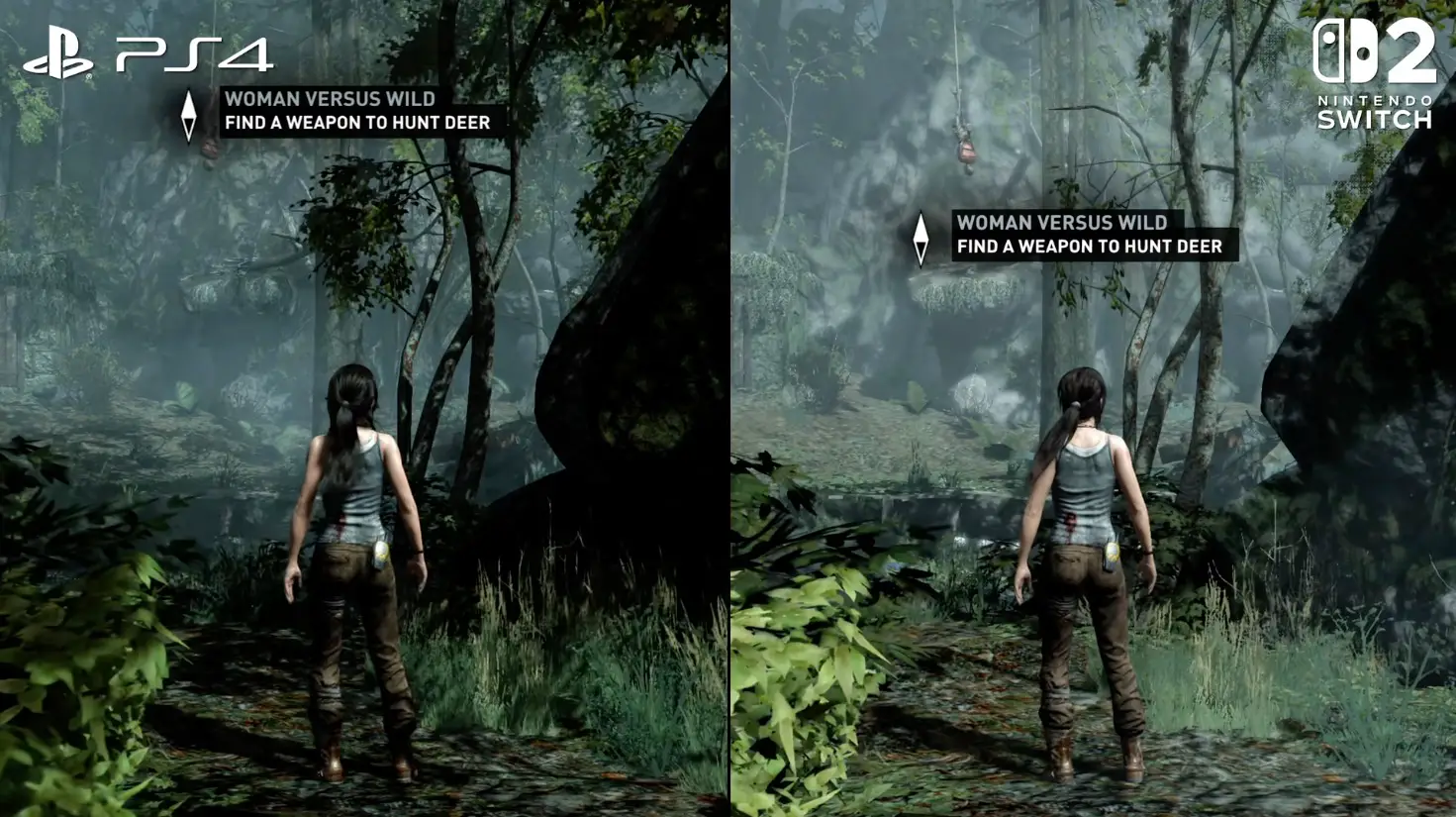Click the Nintendo Switch 2 logo overlay
This screenshot has width=1456, height=817.
coord(1374,74)
